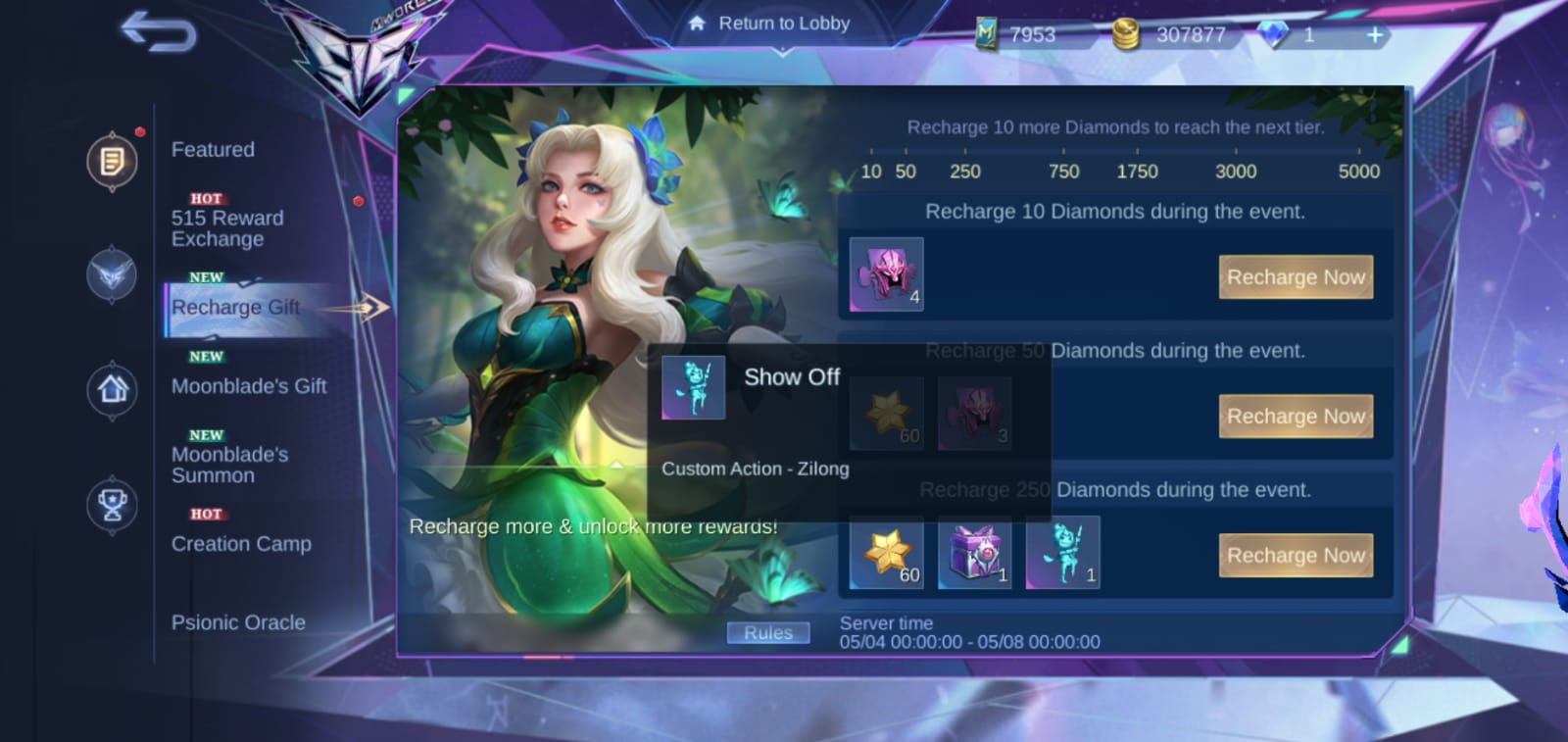Image resolution: width=1568 pixels, height=742 pixels.
Task: Expand the arrow next to Recharge Gift
Action: (x=370, y=307)
